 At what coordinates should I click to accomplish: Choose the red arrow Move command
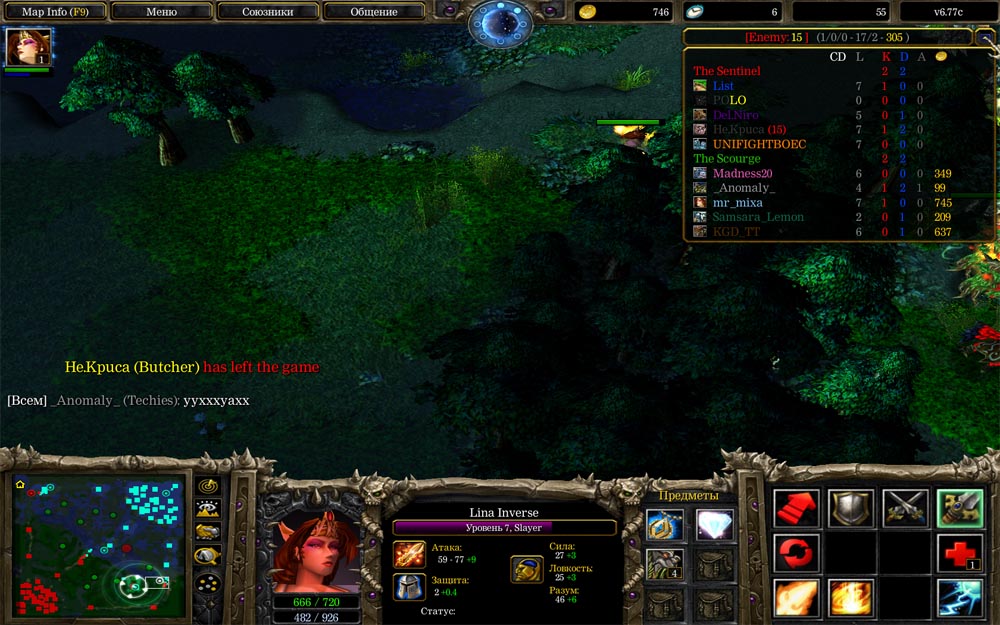(797, 508)
